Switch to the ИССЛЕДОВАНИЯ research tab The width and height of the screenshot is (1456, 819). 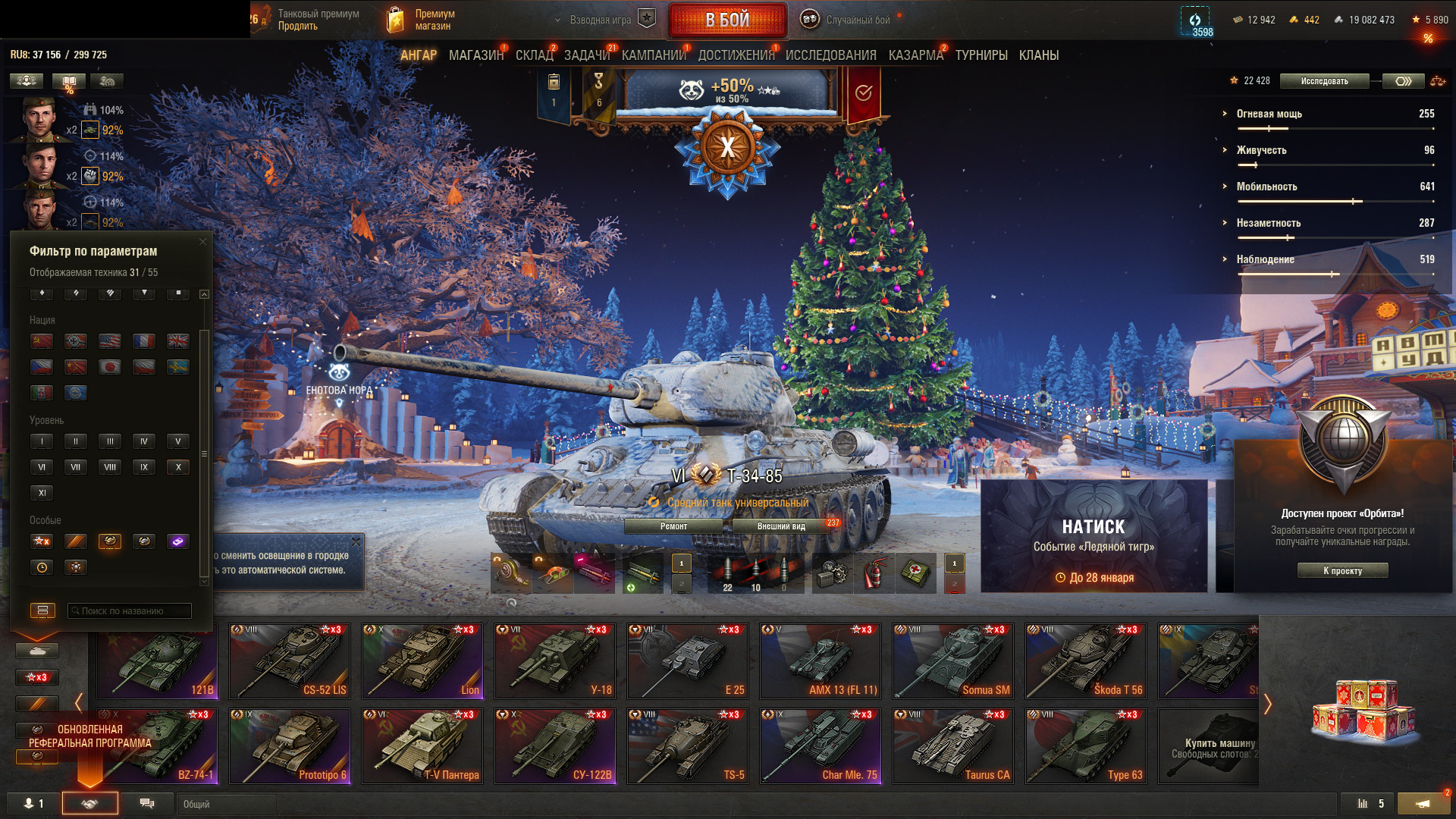click(x=830, y=55)
